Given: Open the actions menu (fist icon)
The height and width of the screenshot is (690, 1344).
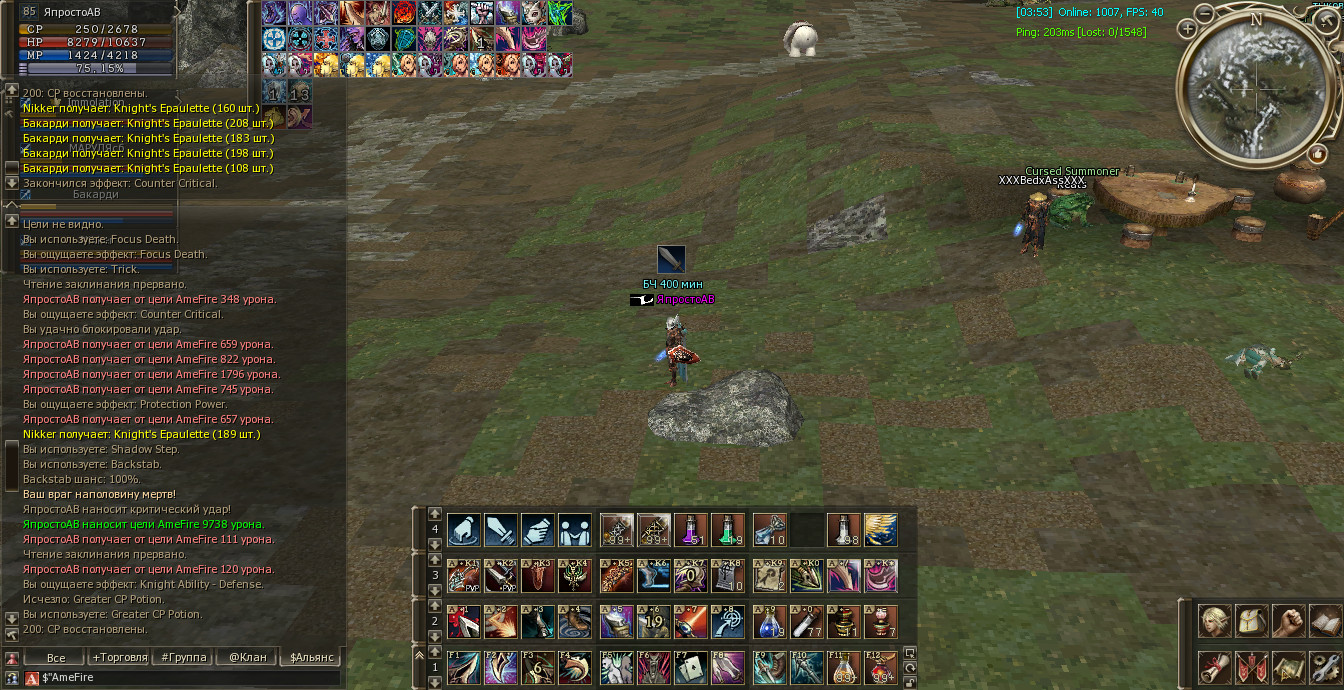Looking at the screenshot, I should coord(1288,621).
